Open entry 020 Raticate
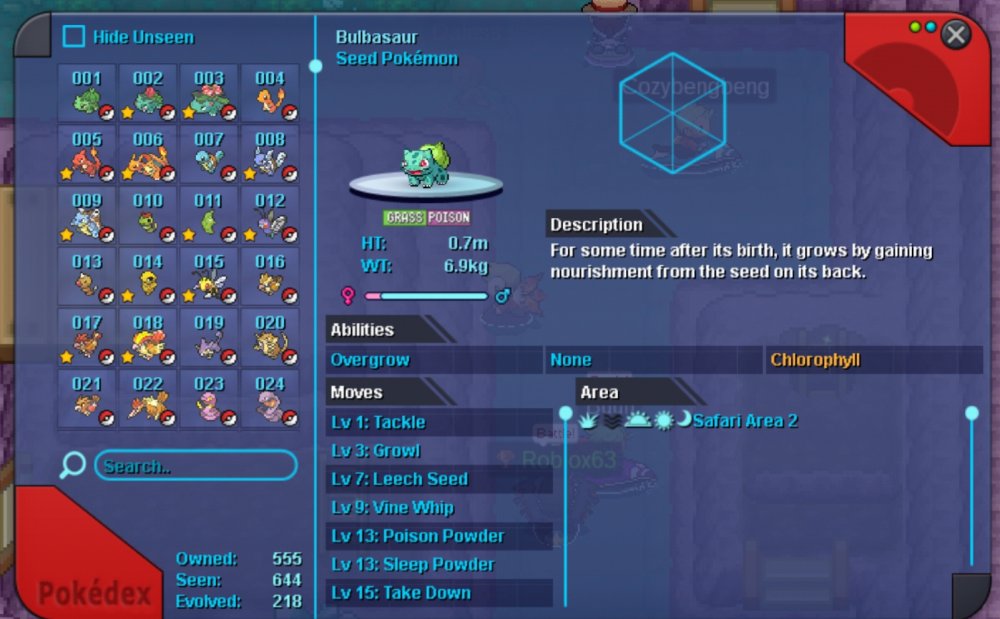The height and width of the screenshot is (619, 1000). pyautogui.click(x=270, y=337)
